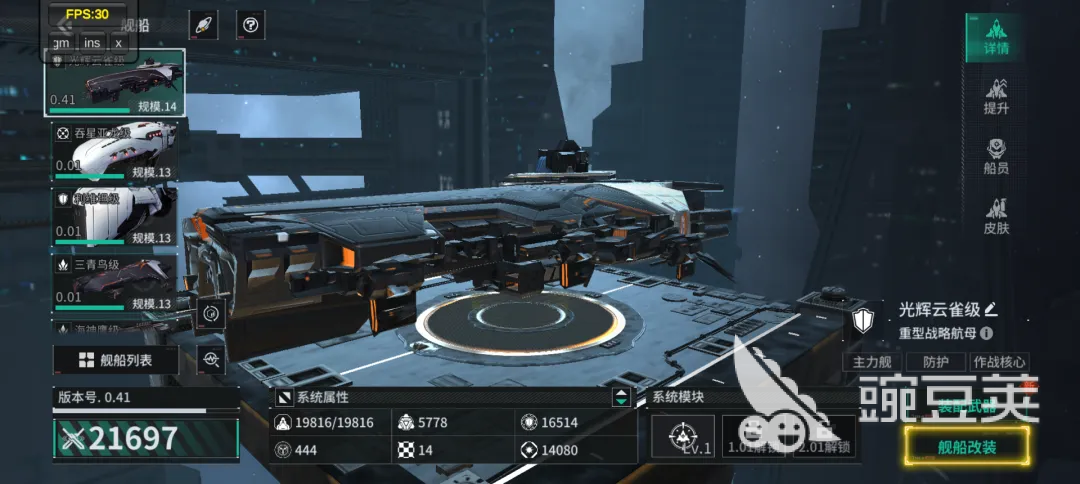Open the 舰船改装 ship refit screen
The height and width of the screenshot is (484, 1080).
click(x=966, y=446)
